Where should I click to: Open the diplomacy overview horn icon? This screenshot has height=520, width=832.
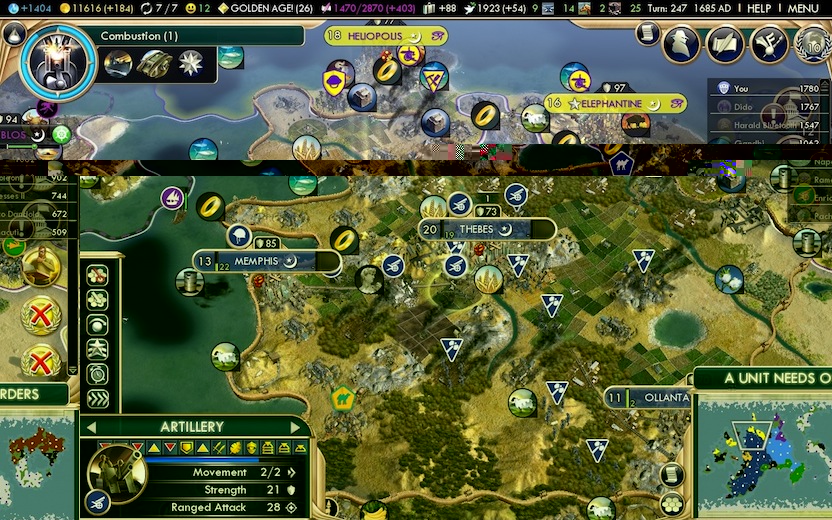click(x=768, y=44)
